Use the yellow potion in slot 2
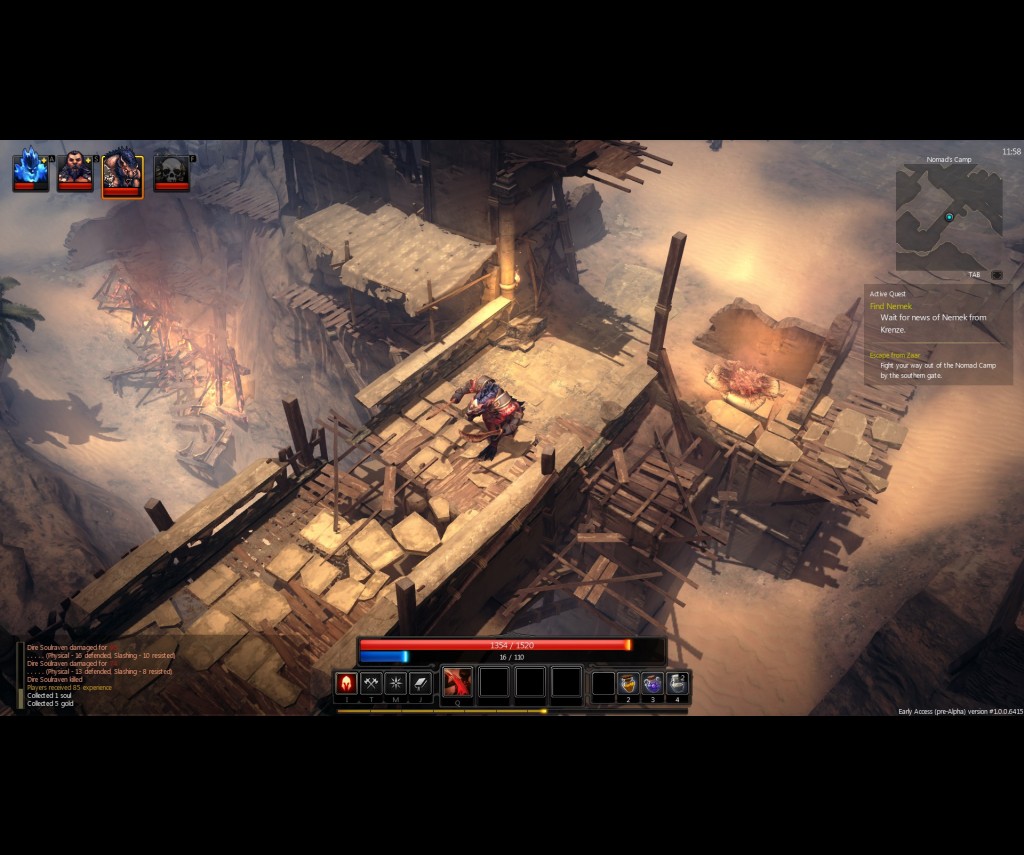Image resolution: width=1024 pixels, height=855 pixels. [x=628, y=683]
